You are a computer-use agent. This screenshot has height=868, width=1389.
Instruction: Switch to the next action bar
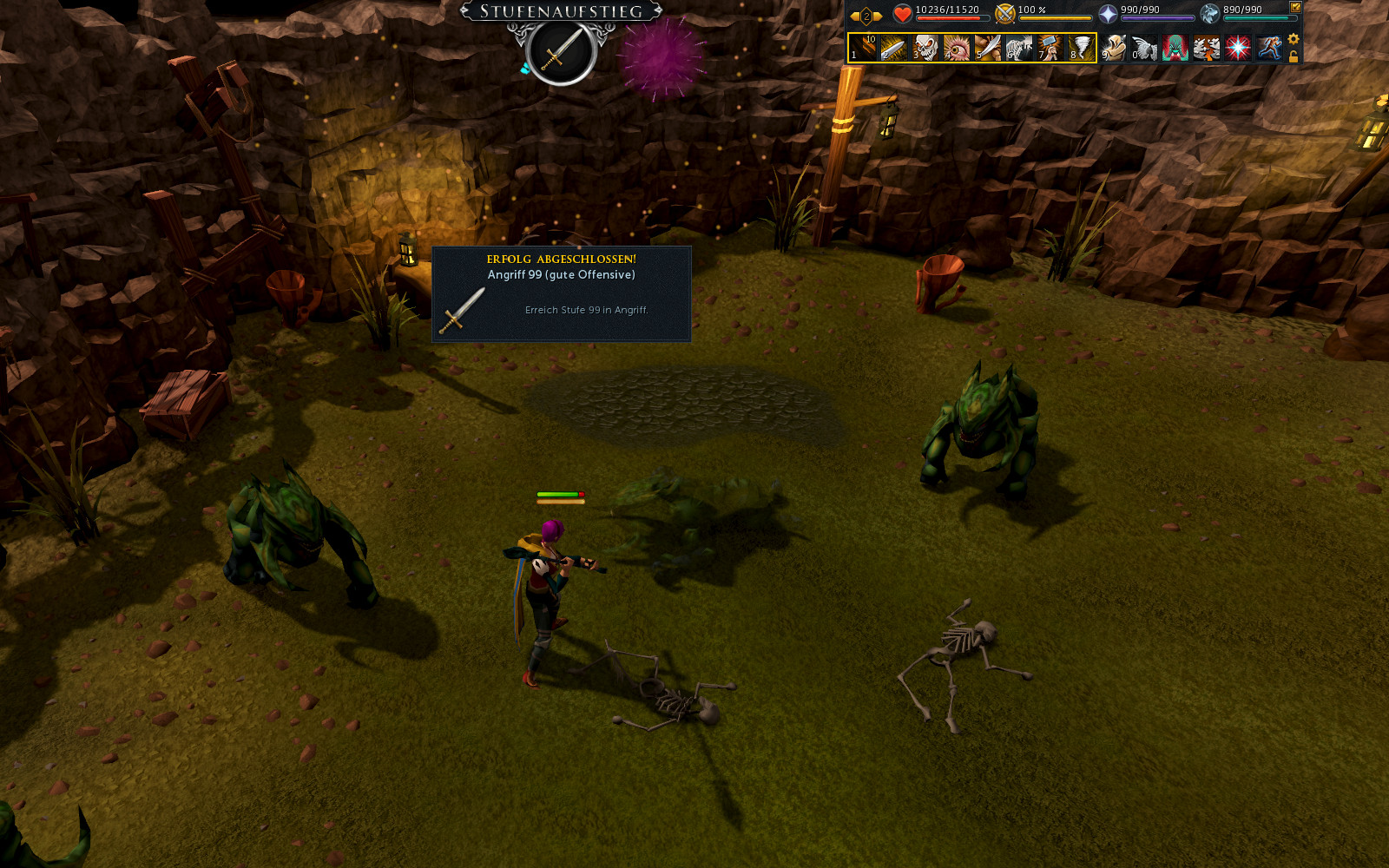[878, 16]
